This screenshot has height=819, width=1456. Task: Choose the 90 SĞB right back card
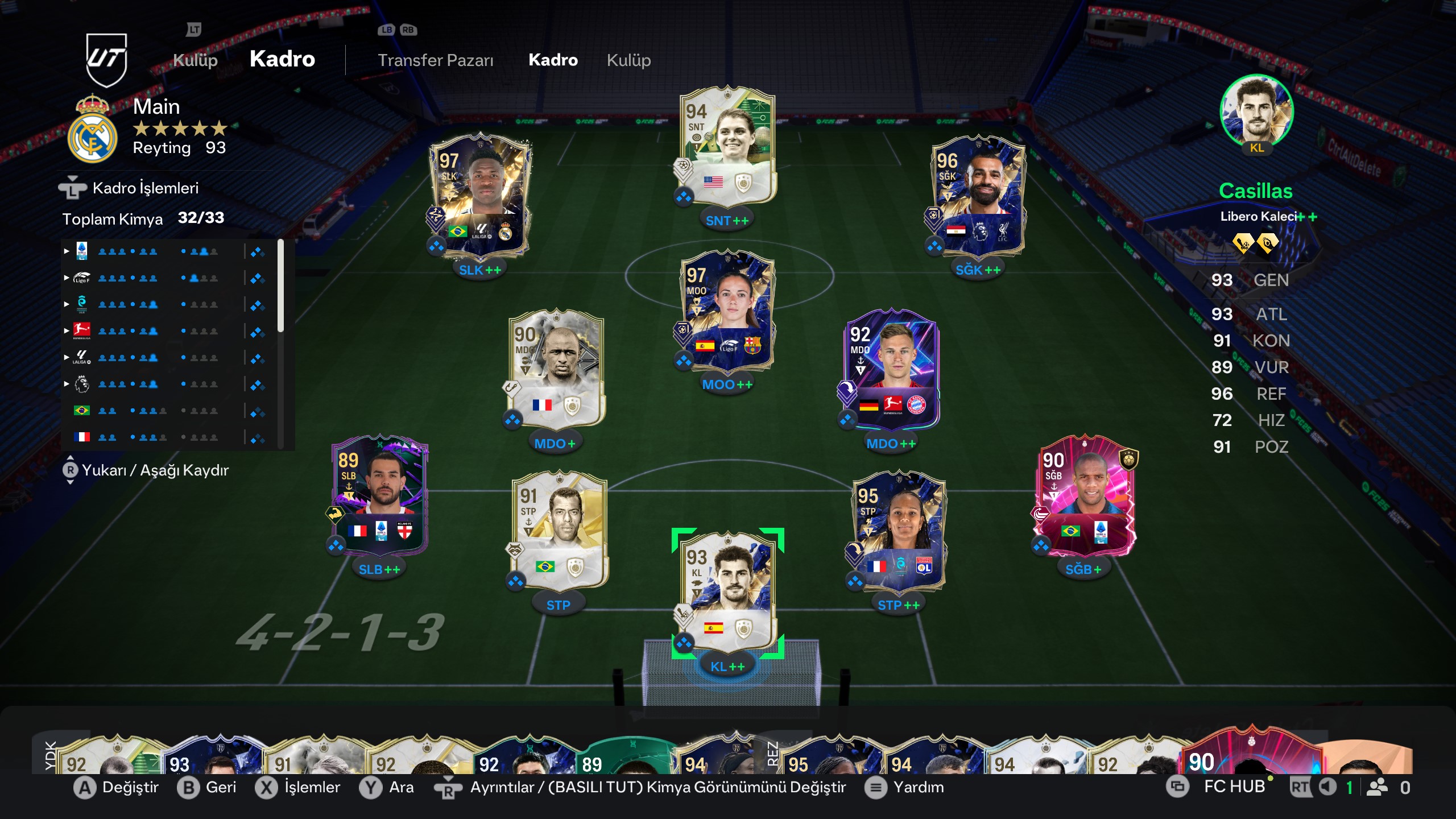pos(1083,496)
